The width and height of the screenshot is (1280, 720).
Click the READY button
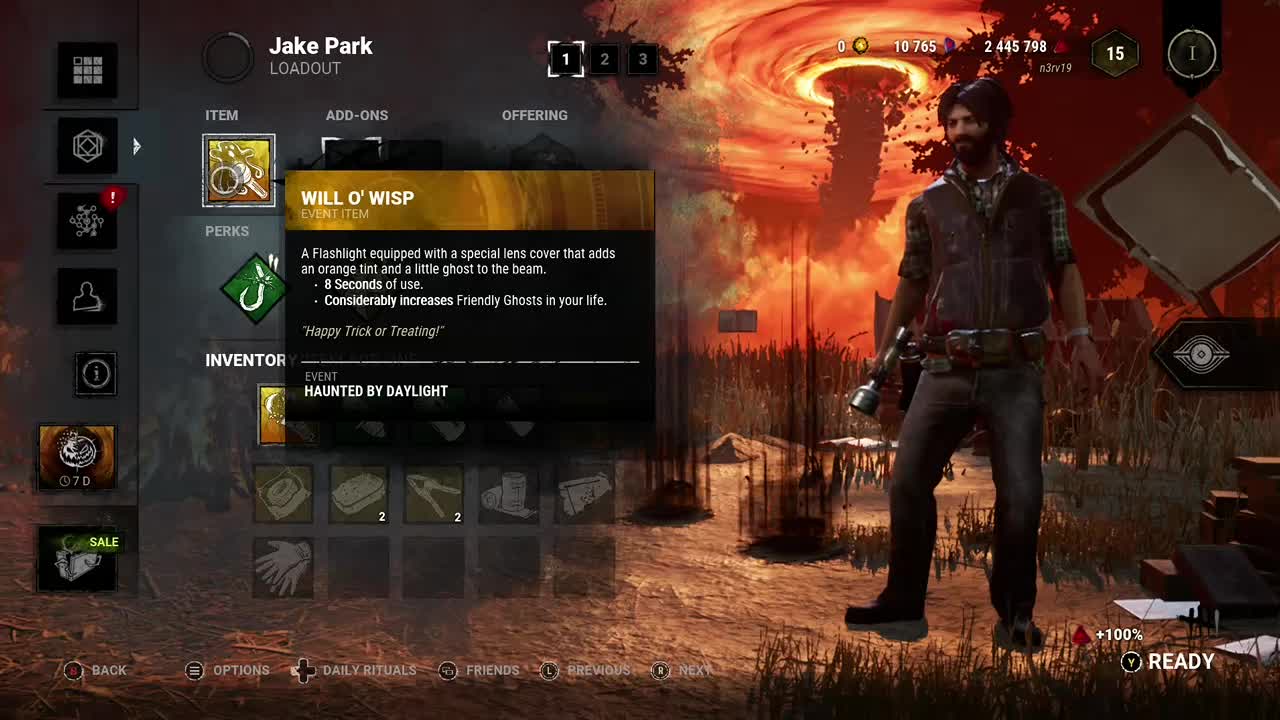click(x=1169, y=662)
